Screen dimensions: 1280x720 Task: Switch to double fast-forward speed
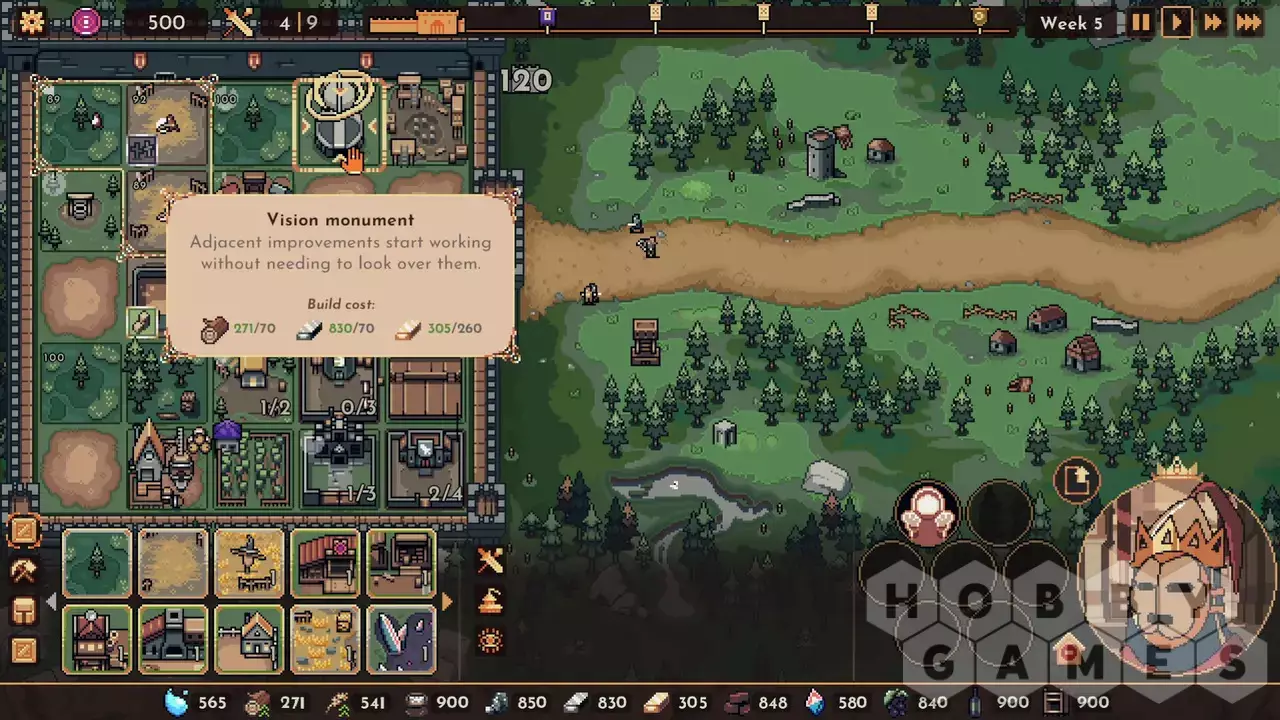click(1212, 23)
